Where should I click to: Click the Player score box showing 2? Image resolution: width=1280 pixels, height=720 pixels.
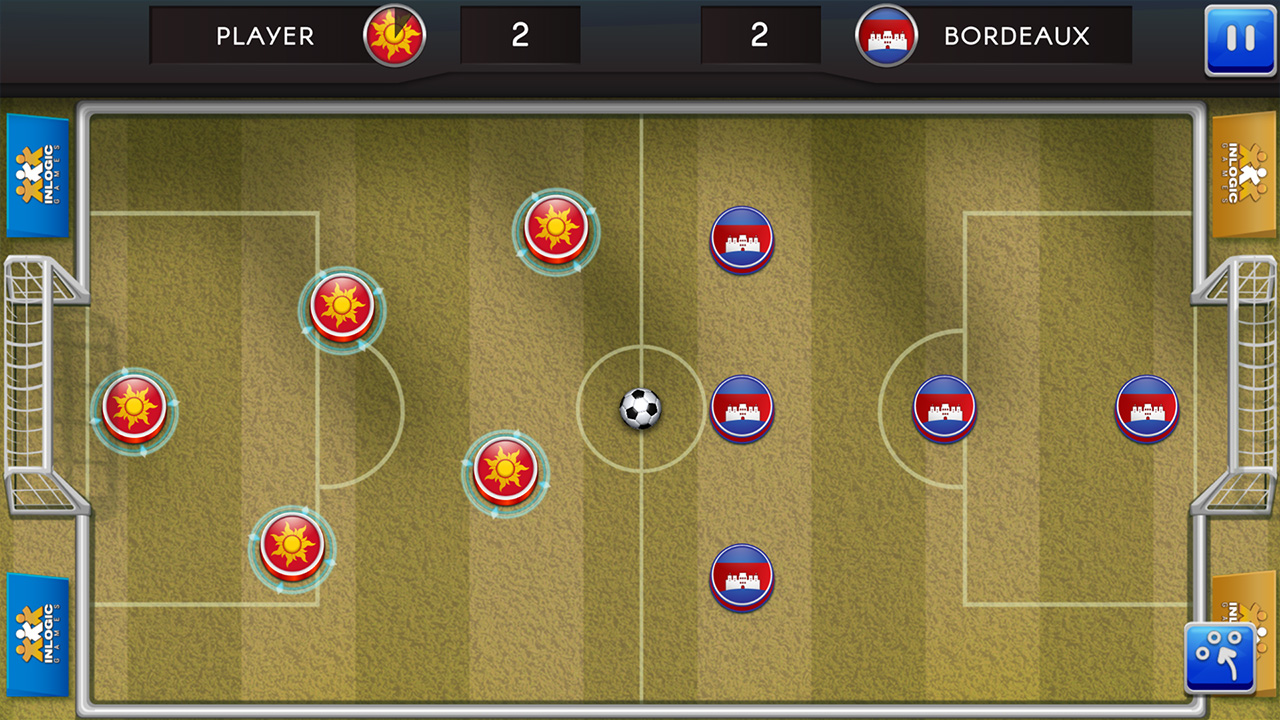(521, 35)
